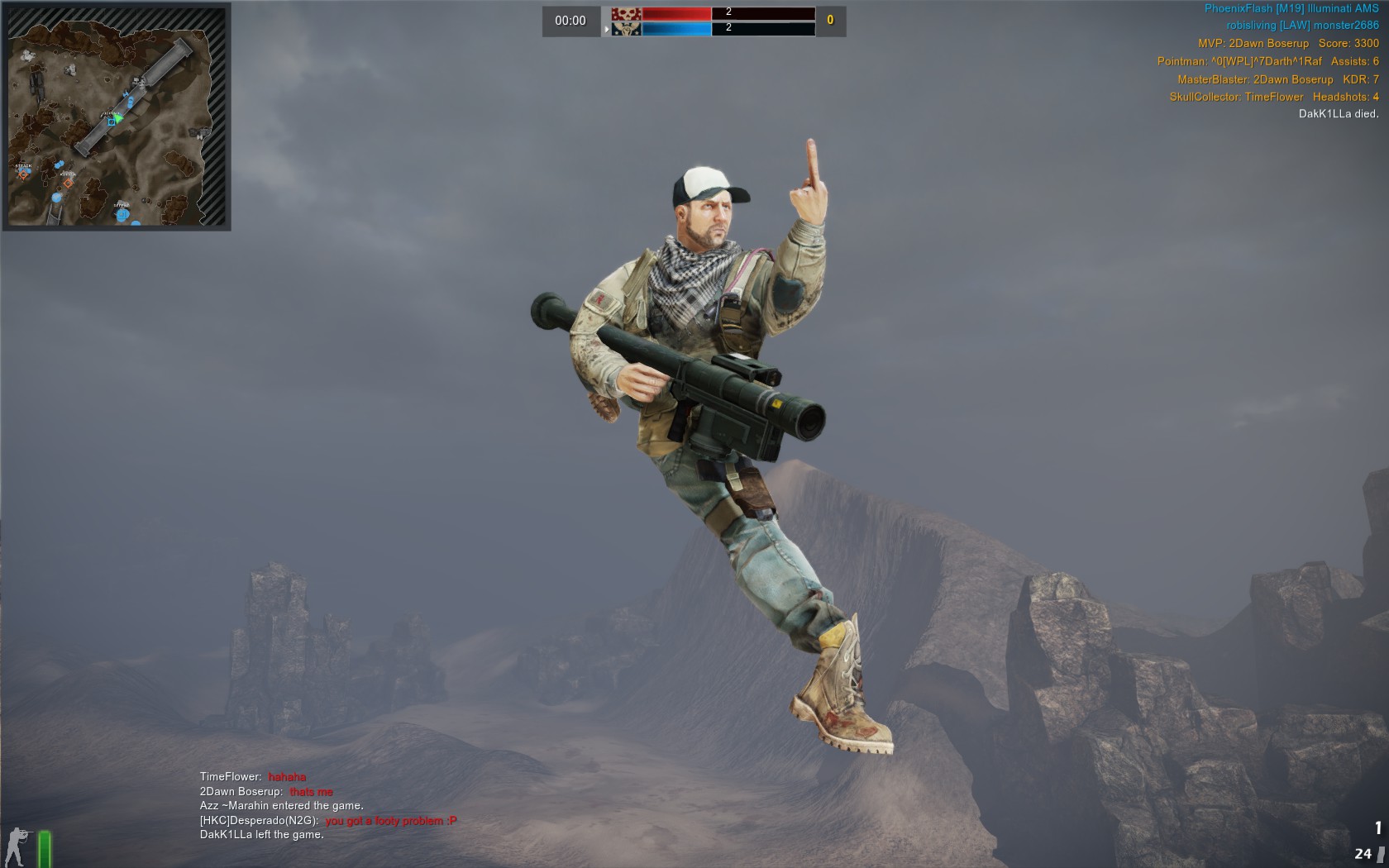Viewport: 1389px width, 868px height.
Task: Click TimeFlower's chat message 'hahaha'
Action: coord(287,777)
